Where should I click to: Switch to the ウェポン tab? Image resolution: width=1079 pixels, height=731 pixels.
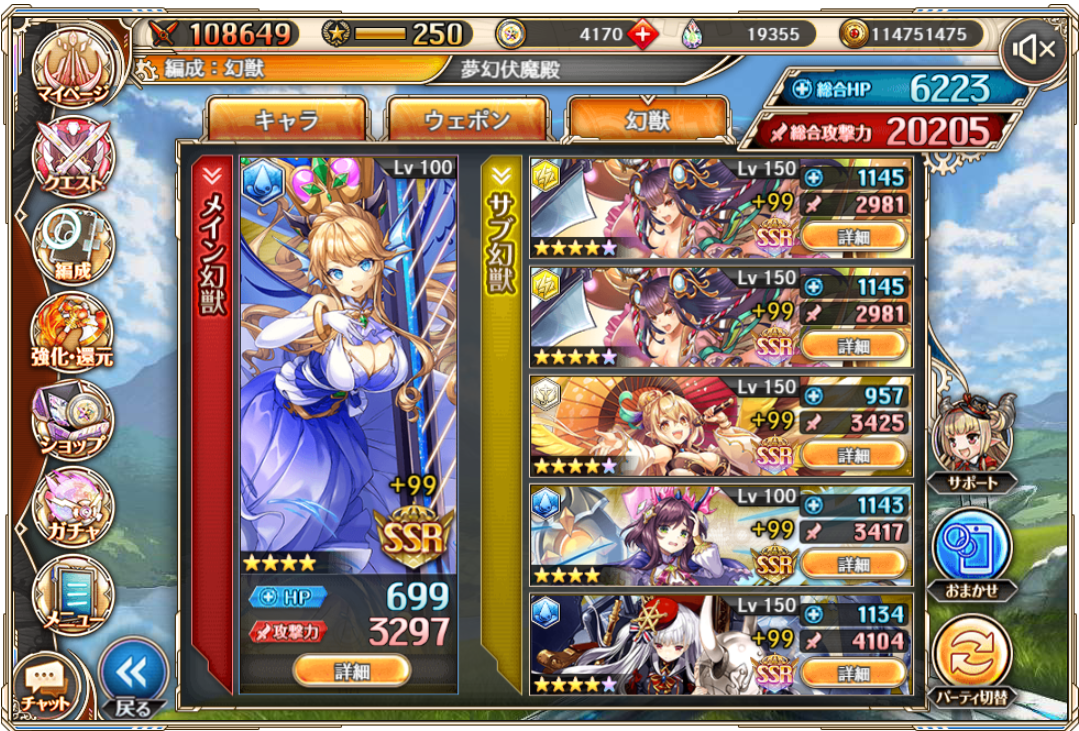pos(467,120)
